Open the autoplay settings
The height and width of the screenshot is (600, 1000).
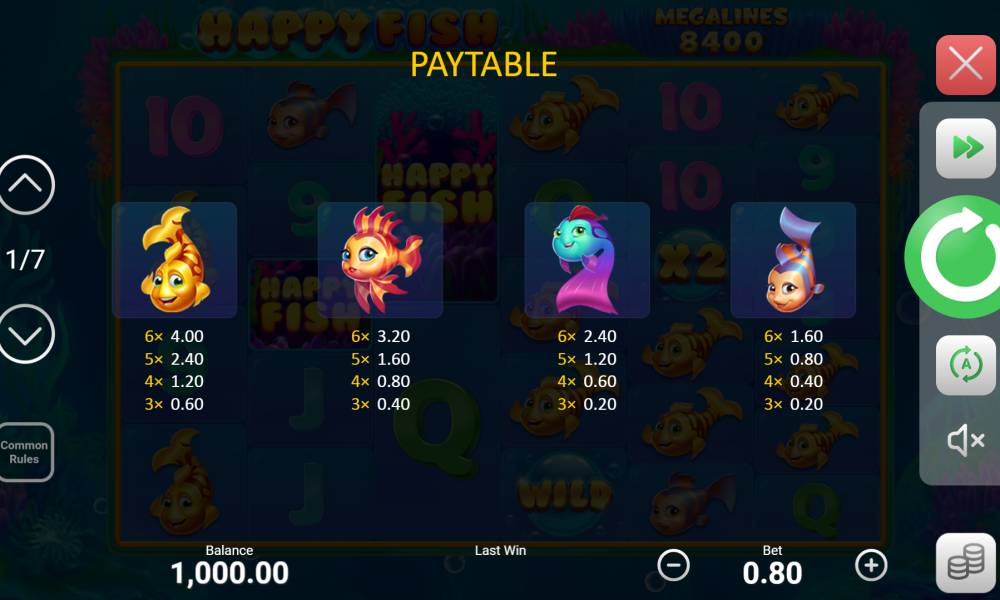point(965,365)
